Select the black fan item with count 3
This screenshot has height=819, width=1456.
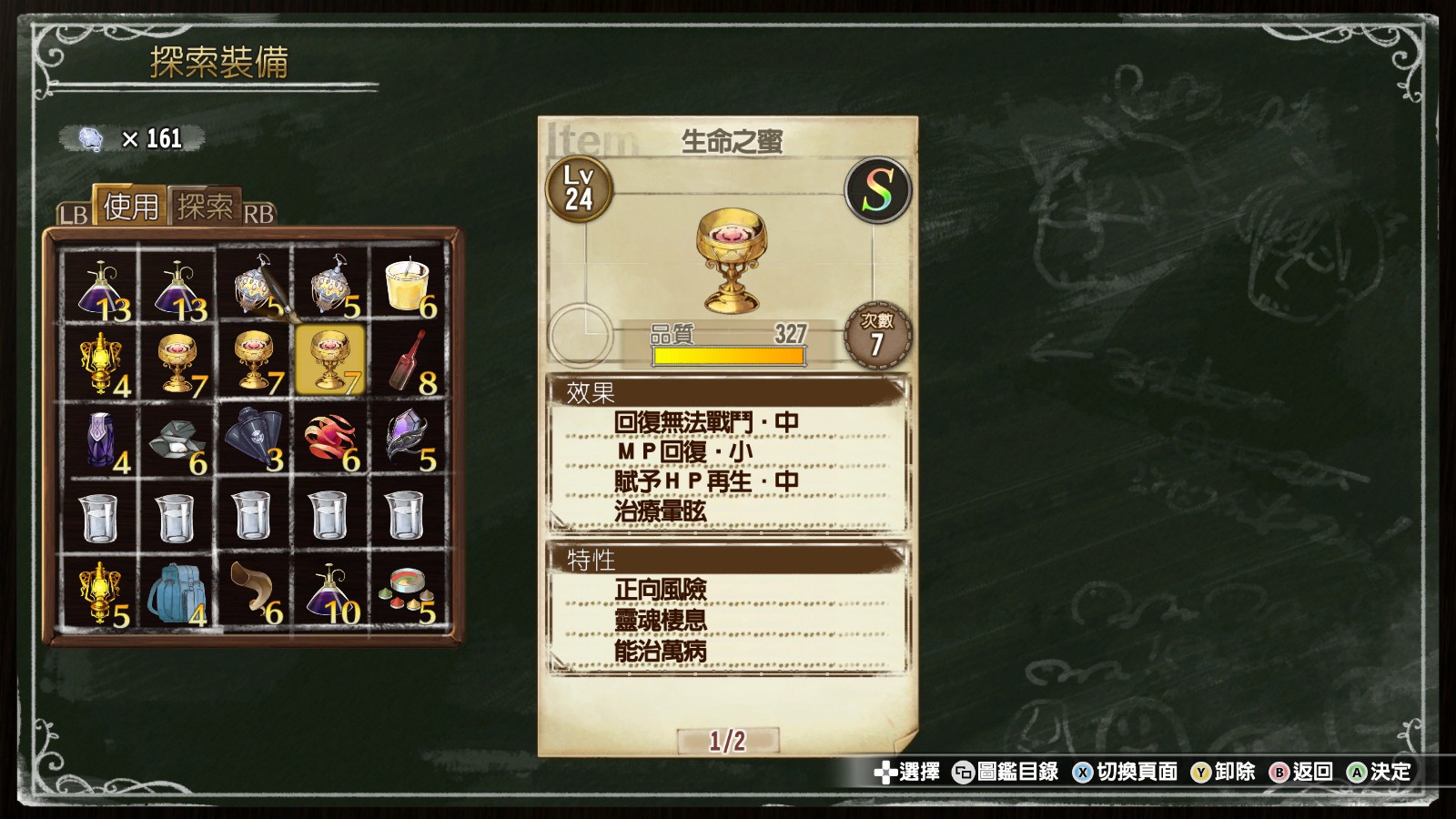pyautogui.click(x=253, y=437)
